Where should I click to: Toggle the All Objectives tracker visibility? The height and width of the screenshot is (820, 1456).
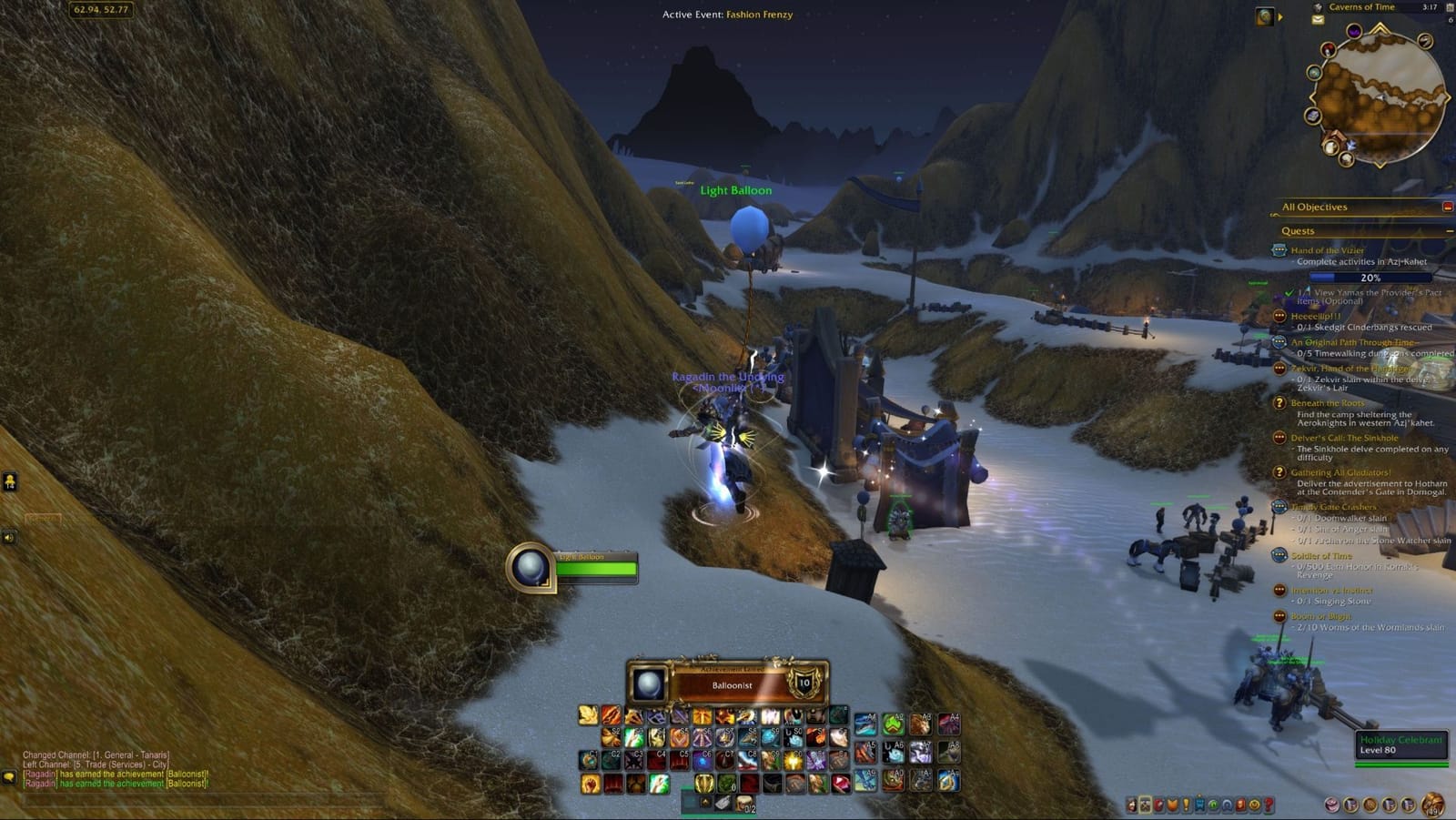[1450, 207]
